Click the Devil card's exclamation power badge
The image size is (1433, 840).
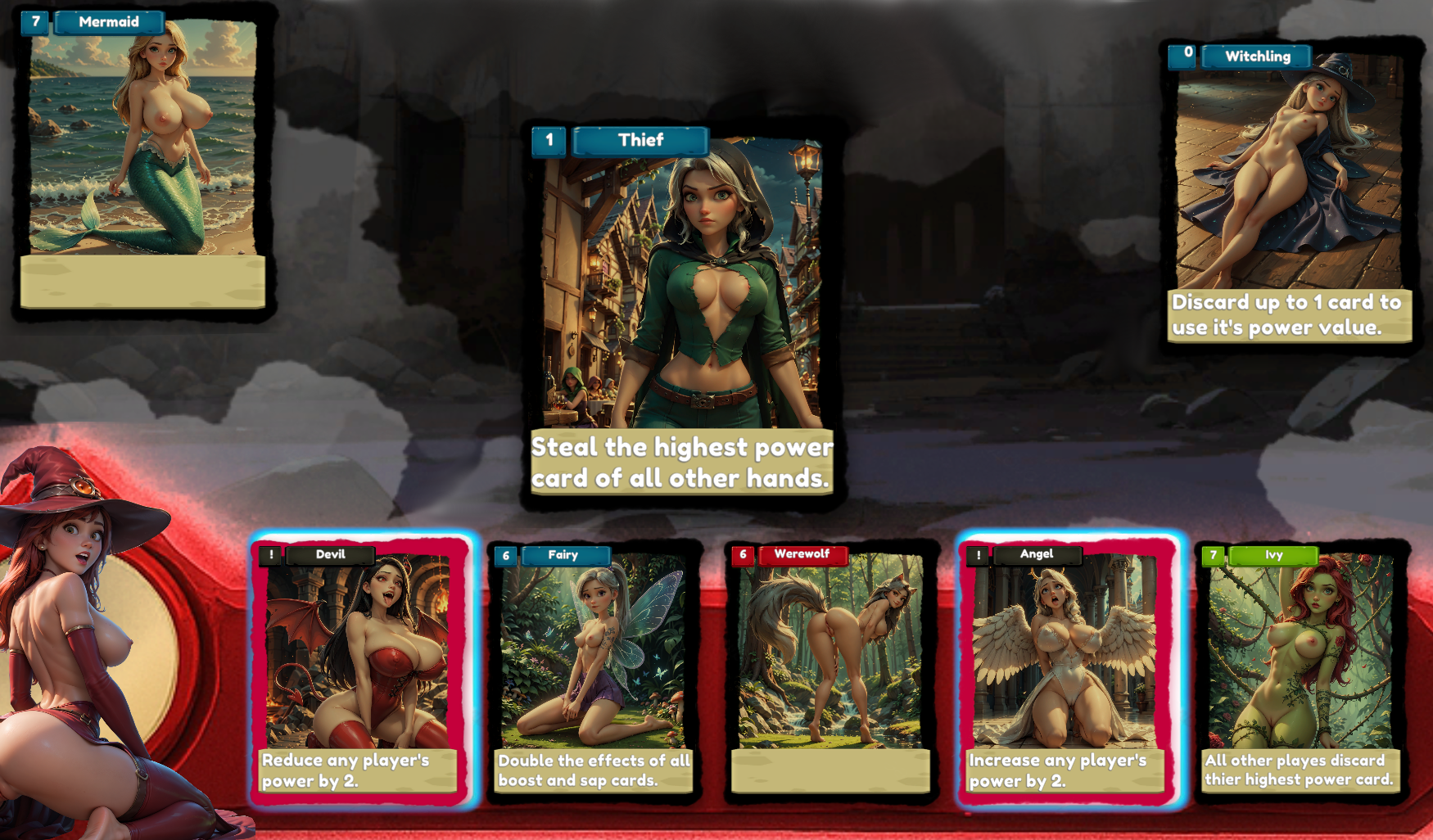tap(269, 555)
